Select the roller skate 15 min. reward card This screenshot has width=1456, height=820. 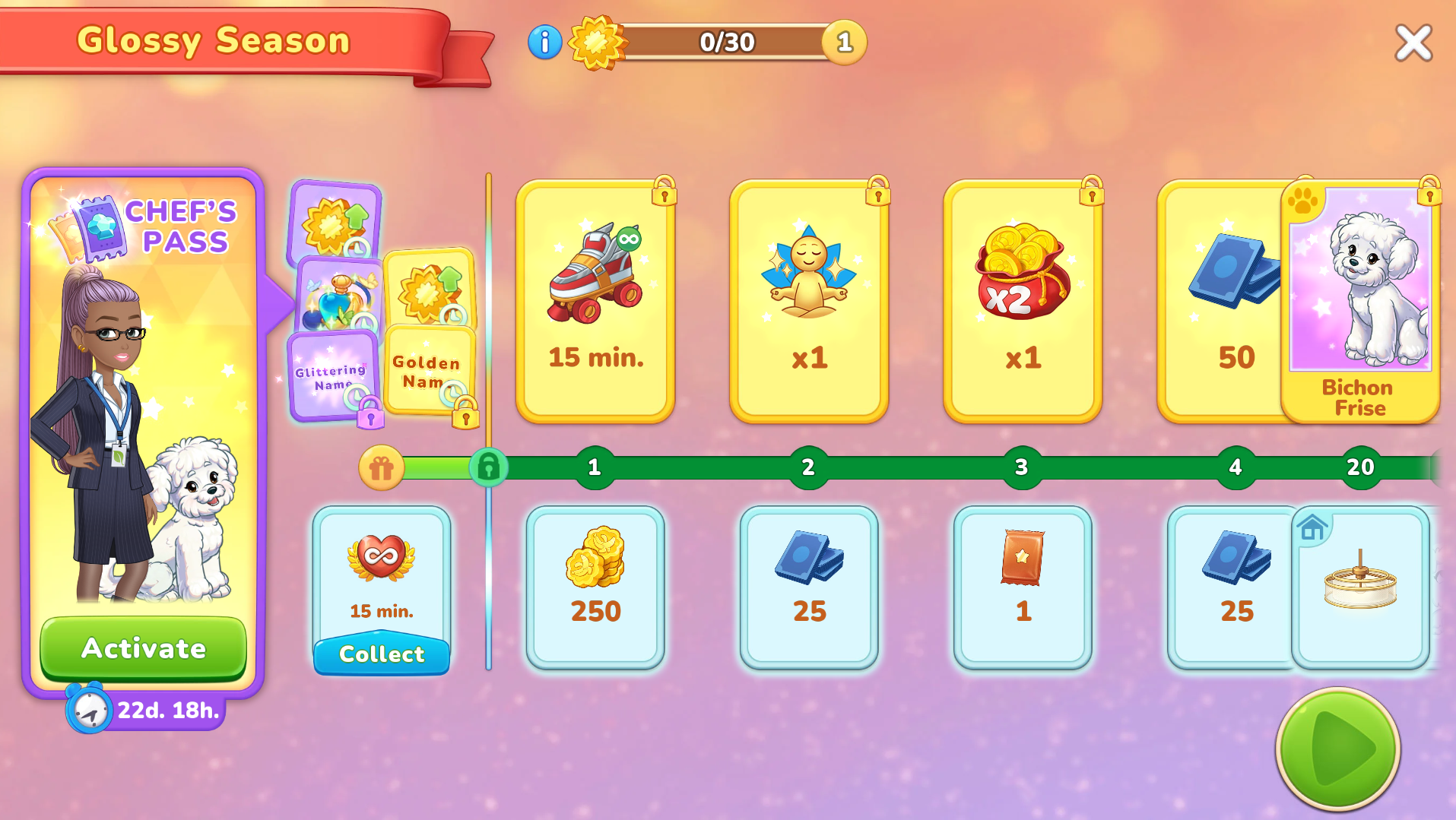[595, 301]
